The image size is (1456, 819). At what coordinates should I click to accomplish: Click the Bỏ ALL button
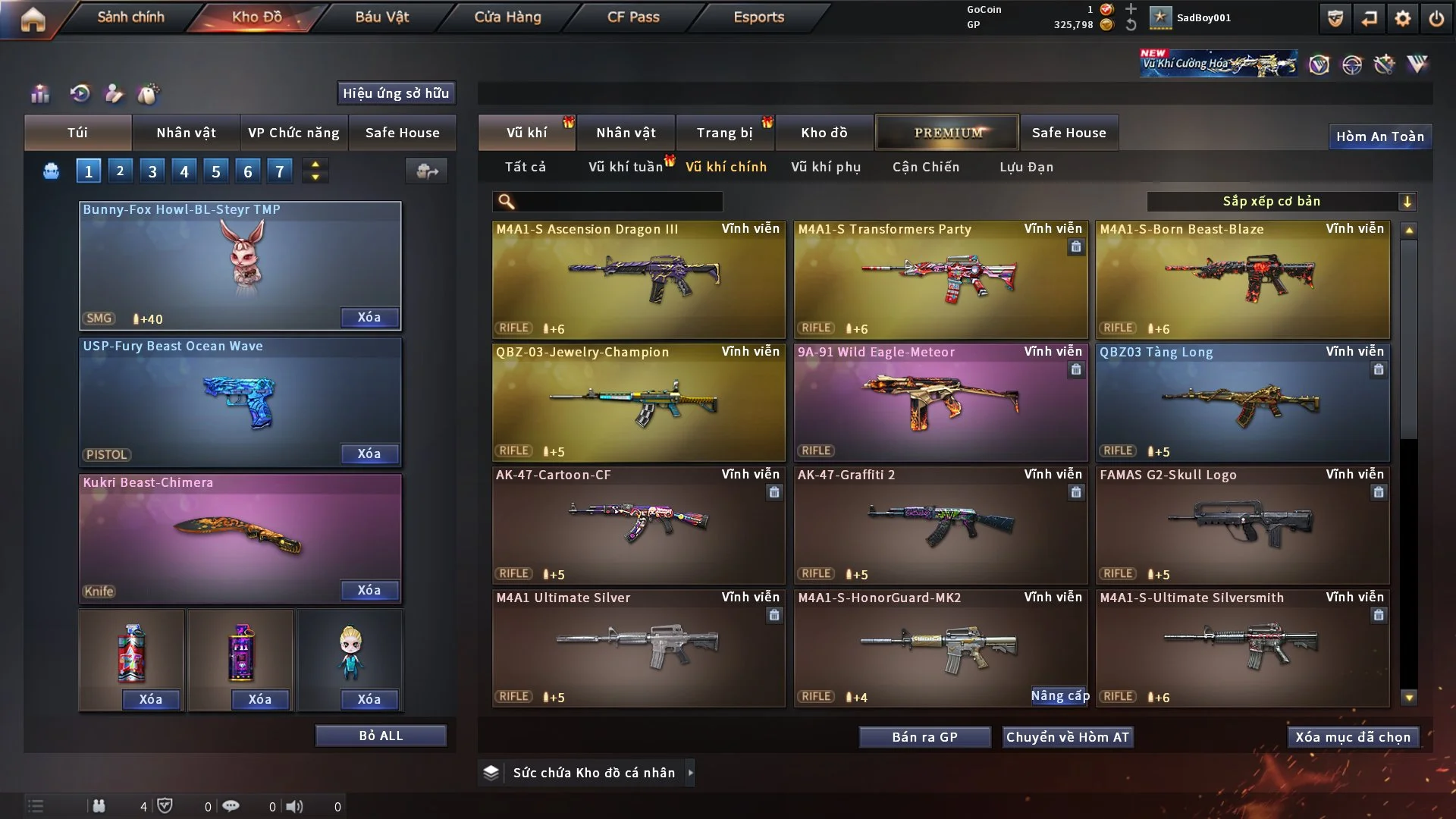381,736
